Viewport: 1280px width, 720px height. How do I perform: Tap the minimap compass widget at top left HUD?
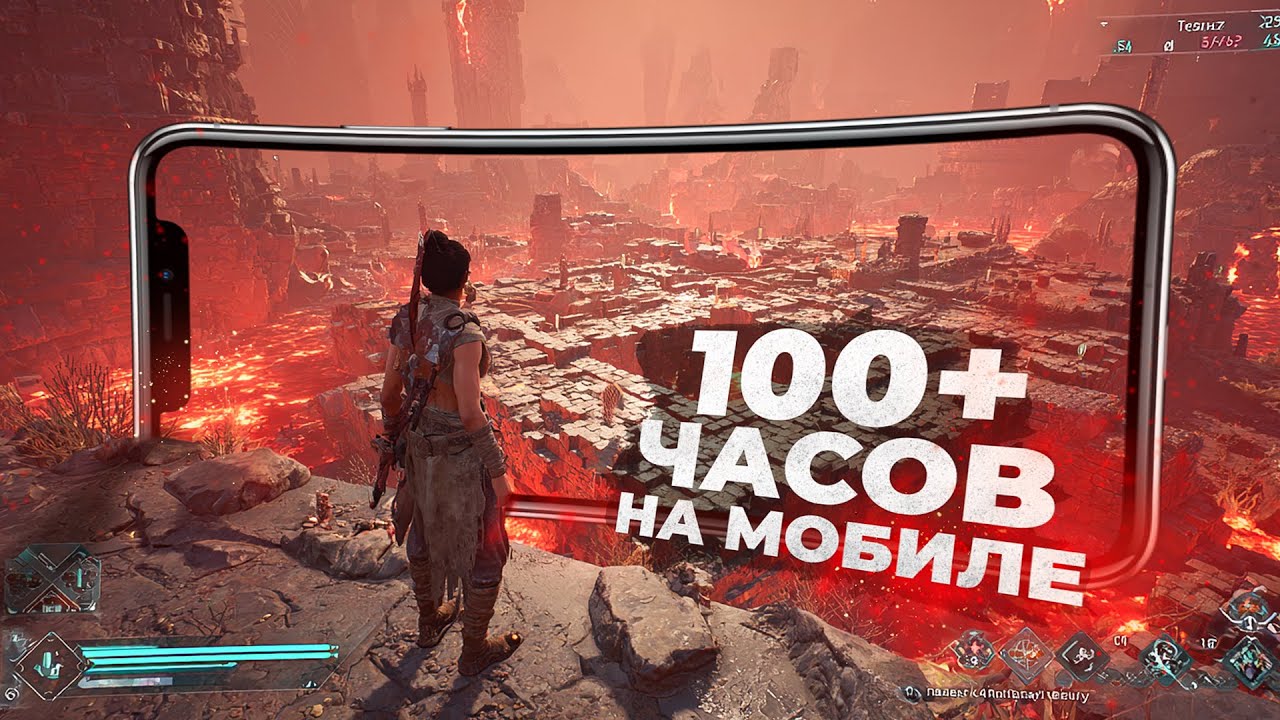coord(48,575)
